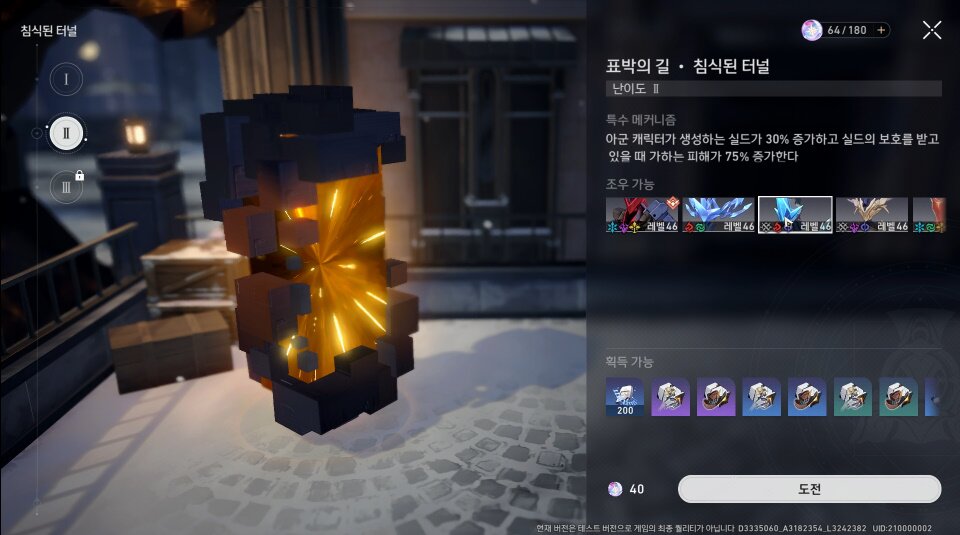The image size is (960, 535).
Task: Inspect the first purple relic reward
Action: [671, 397]
